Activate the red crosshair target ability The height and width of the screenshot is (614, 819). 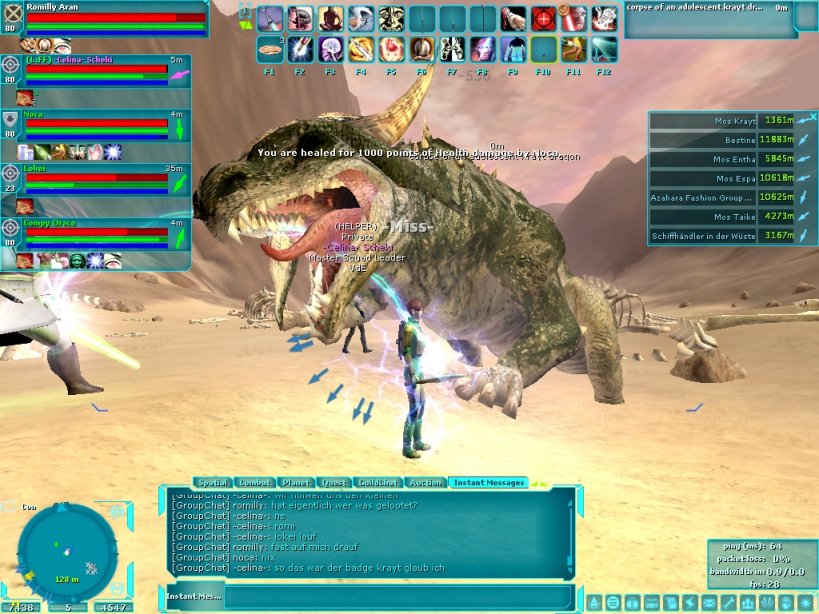click(543, 19)
